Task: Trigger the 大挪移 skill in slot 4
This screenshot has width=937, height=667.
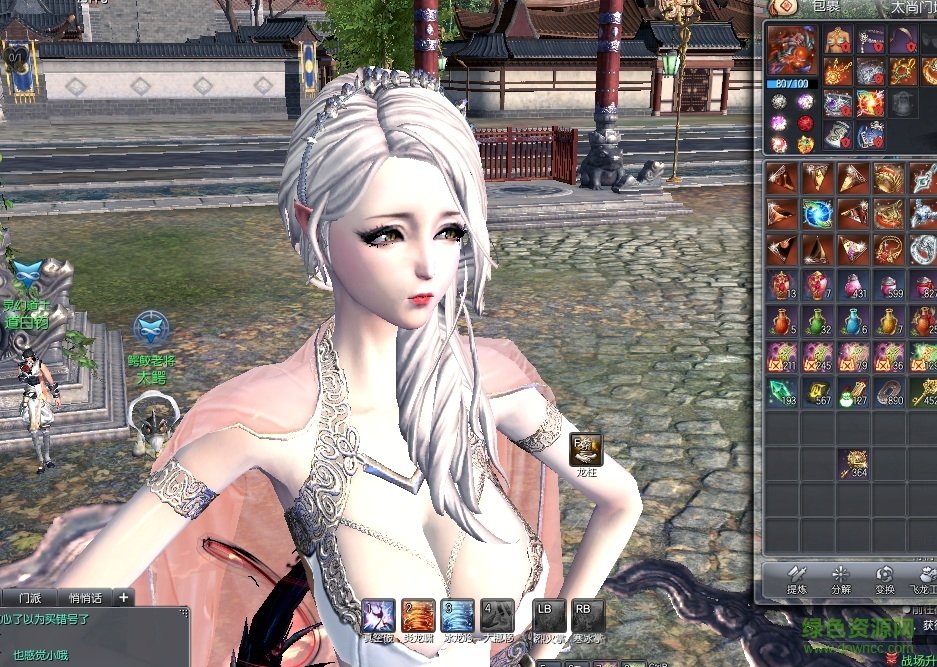Action: coord(497,614)
